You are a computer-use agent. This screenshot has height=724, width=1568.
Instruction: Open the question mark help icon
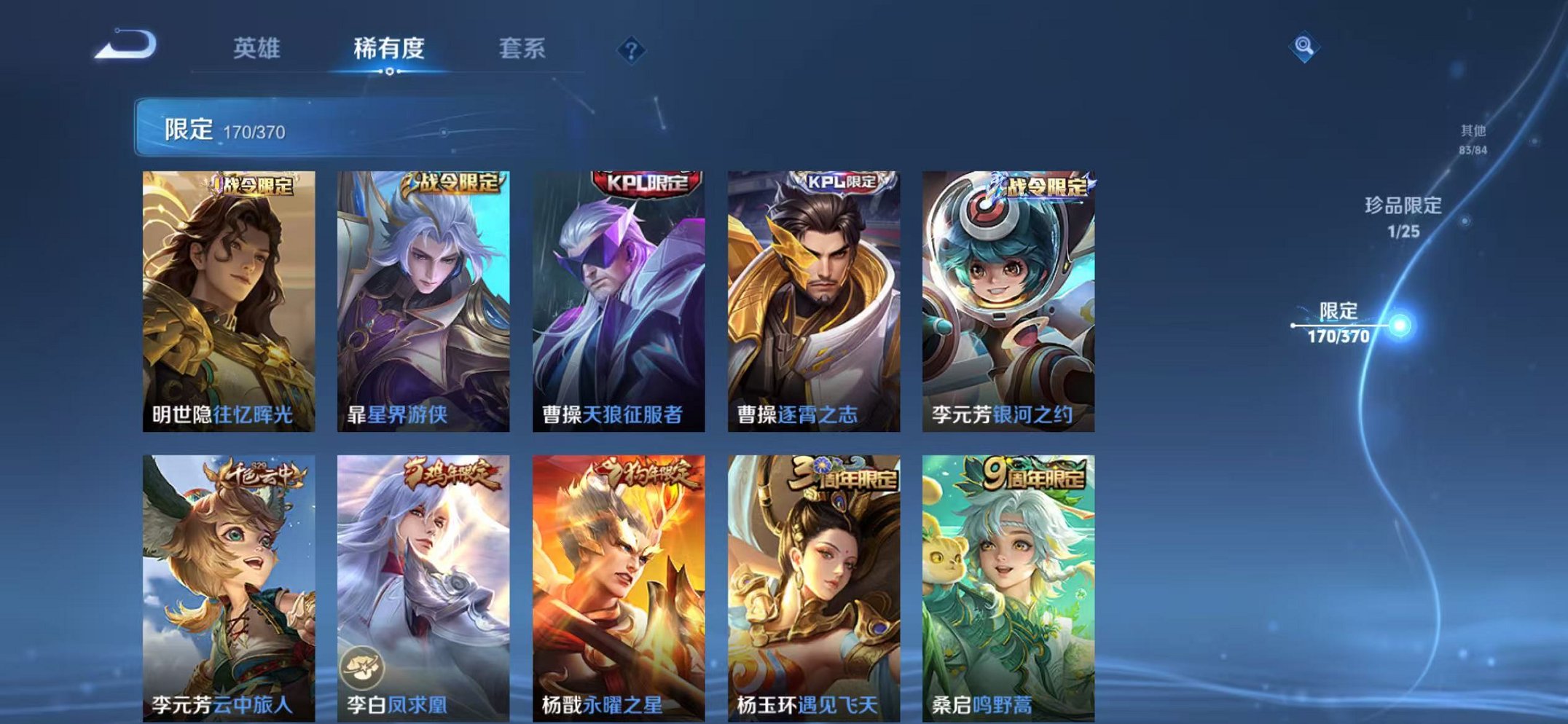pyautogui.click(x=632, y=49)
